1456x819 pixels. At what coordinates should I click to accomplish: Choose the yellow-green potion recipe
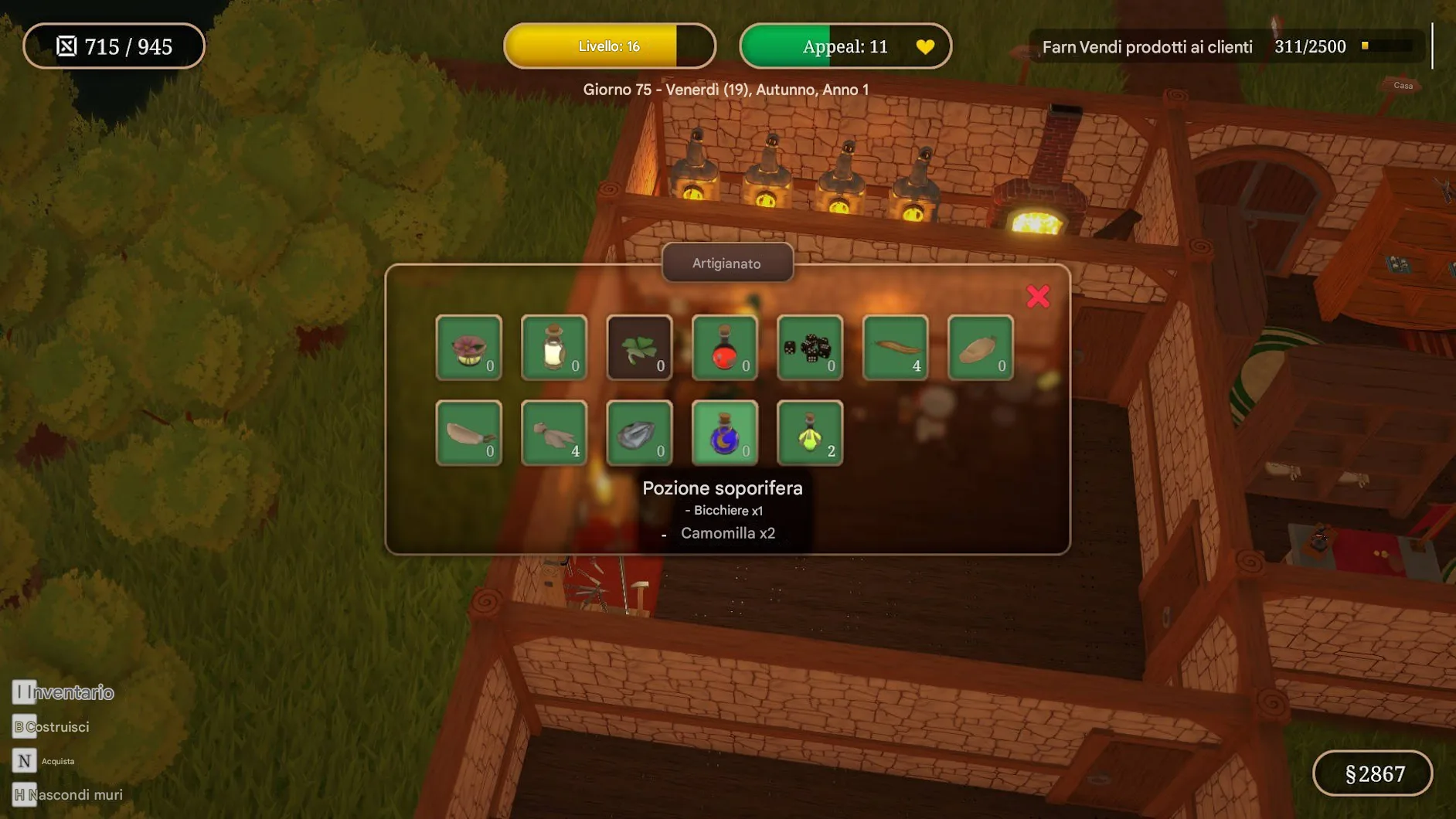[809, 433]
